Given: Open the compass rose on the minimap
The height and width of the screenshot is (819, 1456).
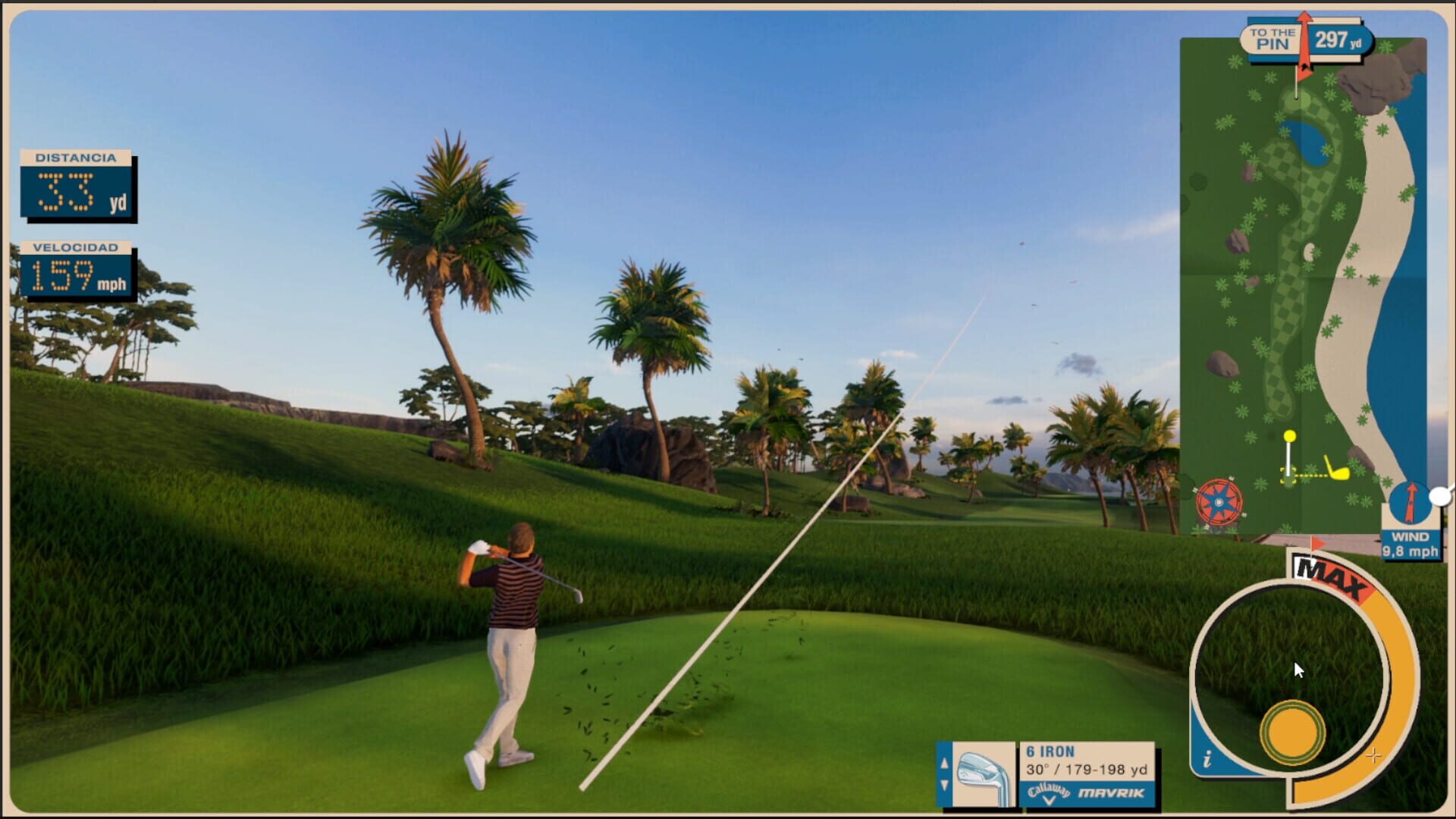Looking at the screenshot, I should click(1218, 503).
